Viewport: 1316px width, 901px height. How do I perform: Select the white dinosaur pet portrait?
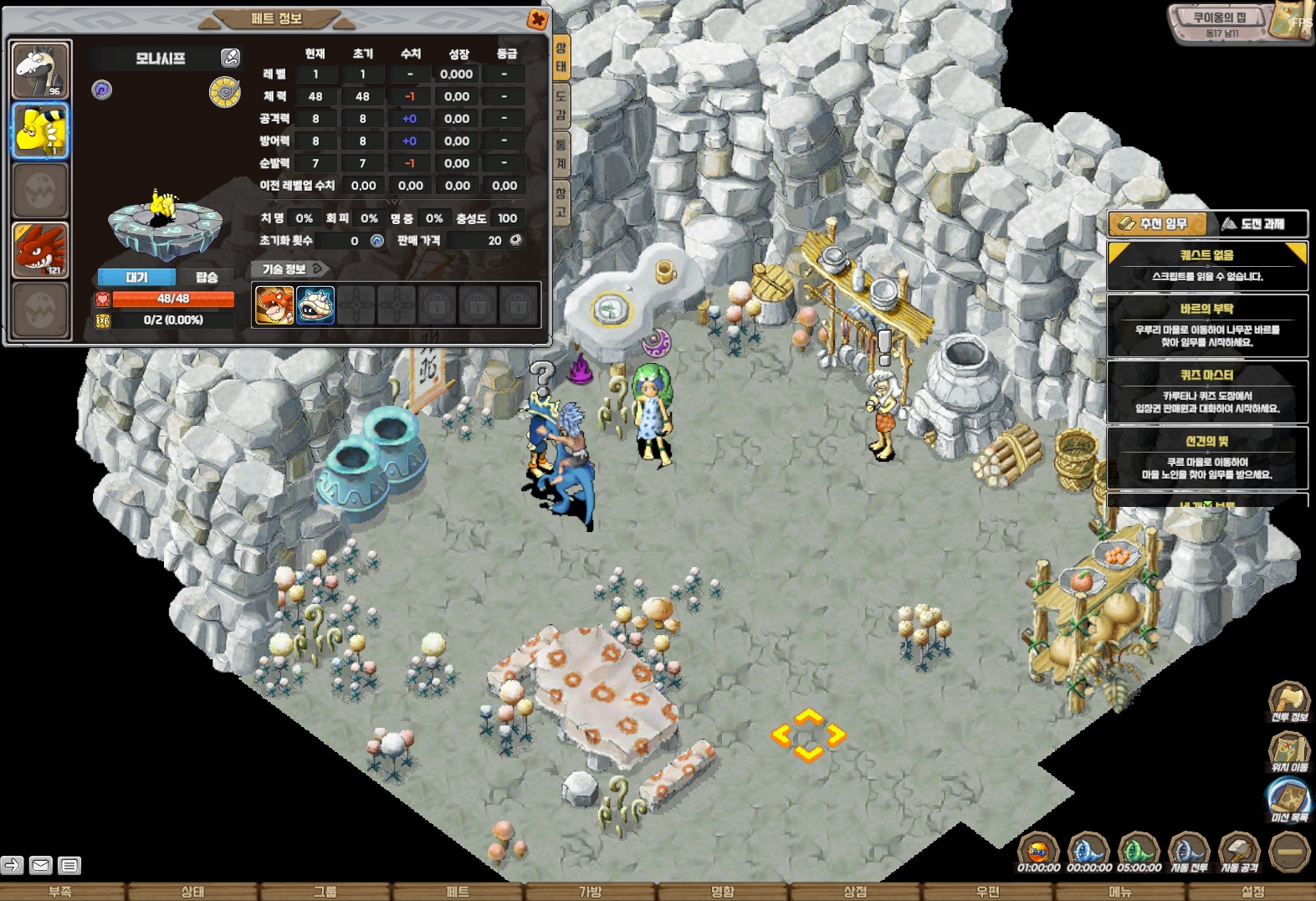(40, 71)
